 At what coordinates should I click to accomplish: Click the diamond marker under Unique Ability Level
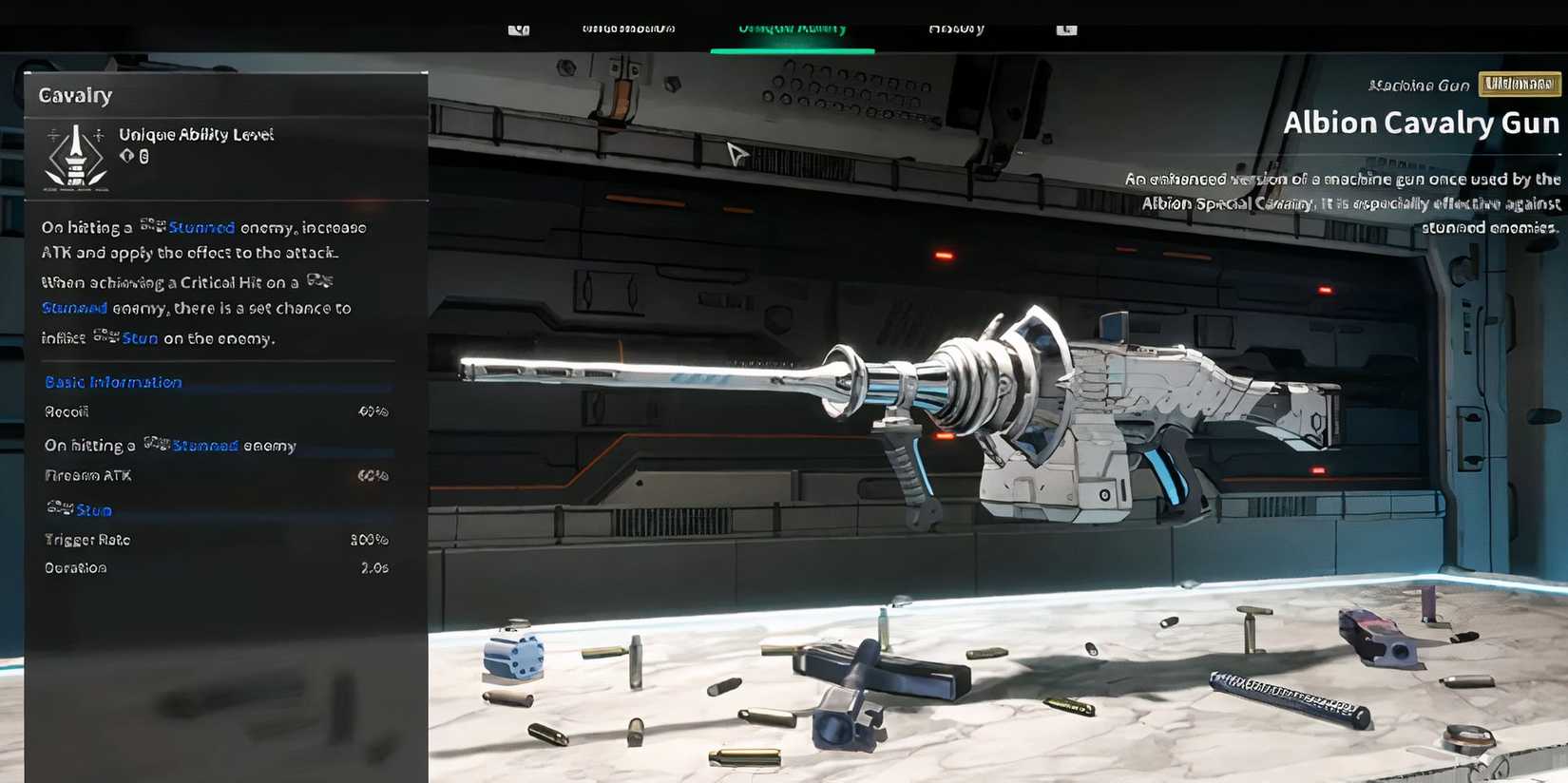click(127, 155)
